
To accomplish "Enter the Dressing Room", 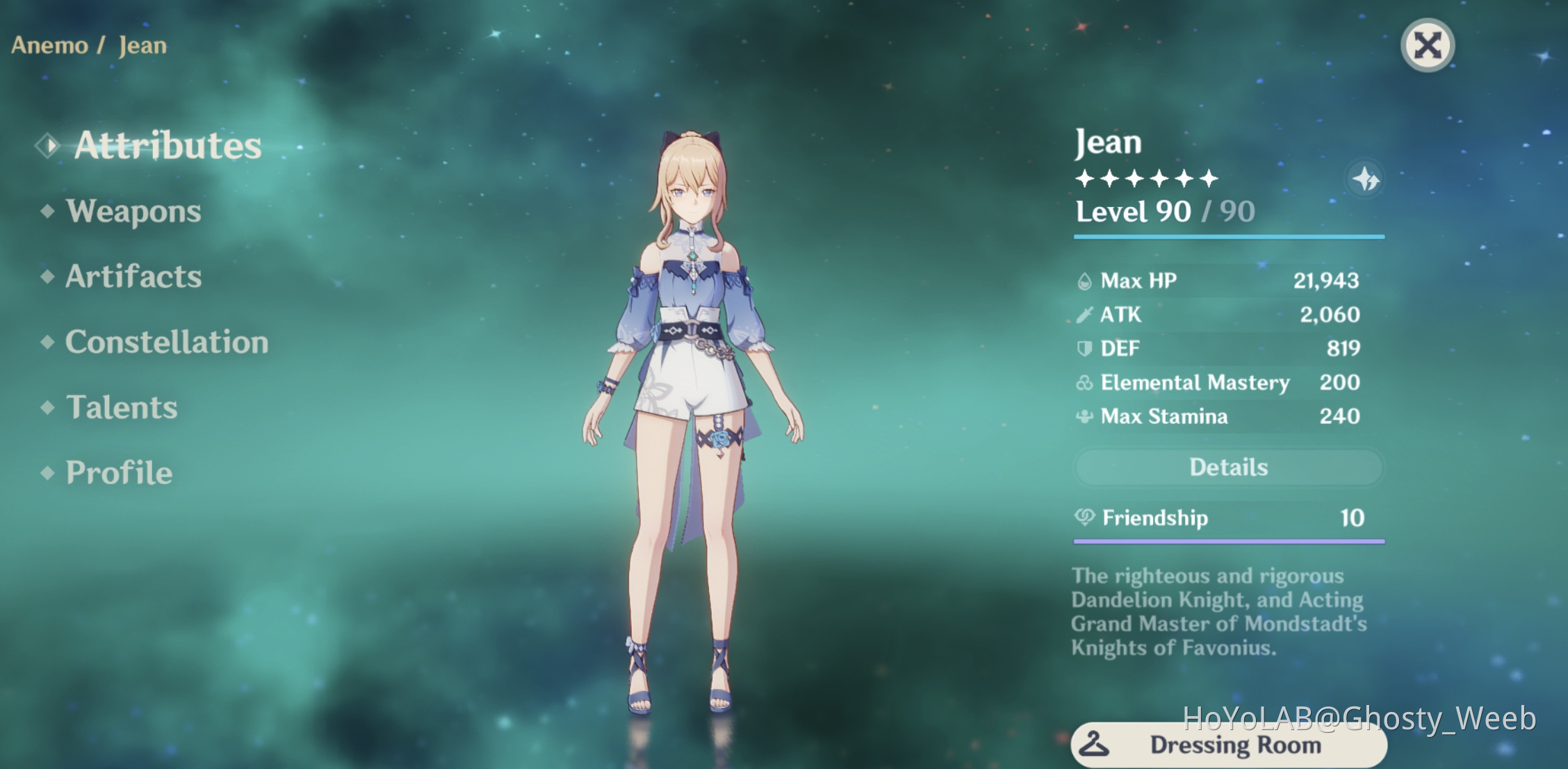I will pos(1228,745).
